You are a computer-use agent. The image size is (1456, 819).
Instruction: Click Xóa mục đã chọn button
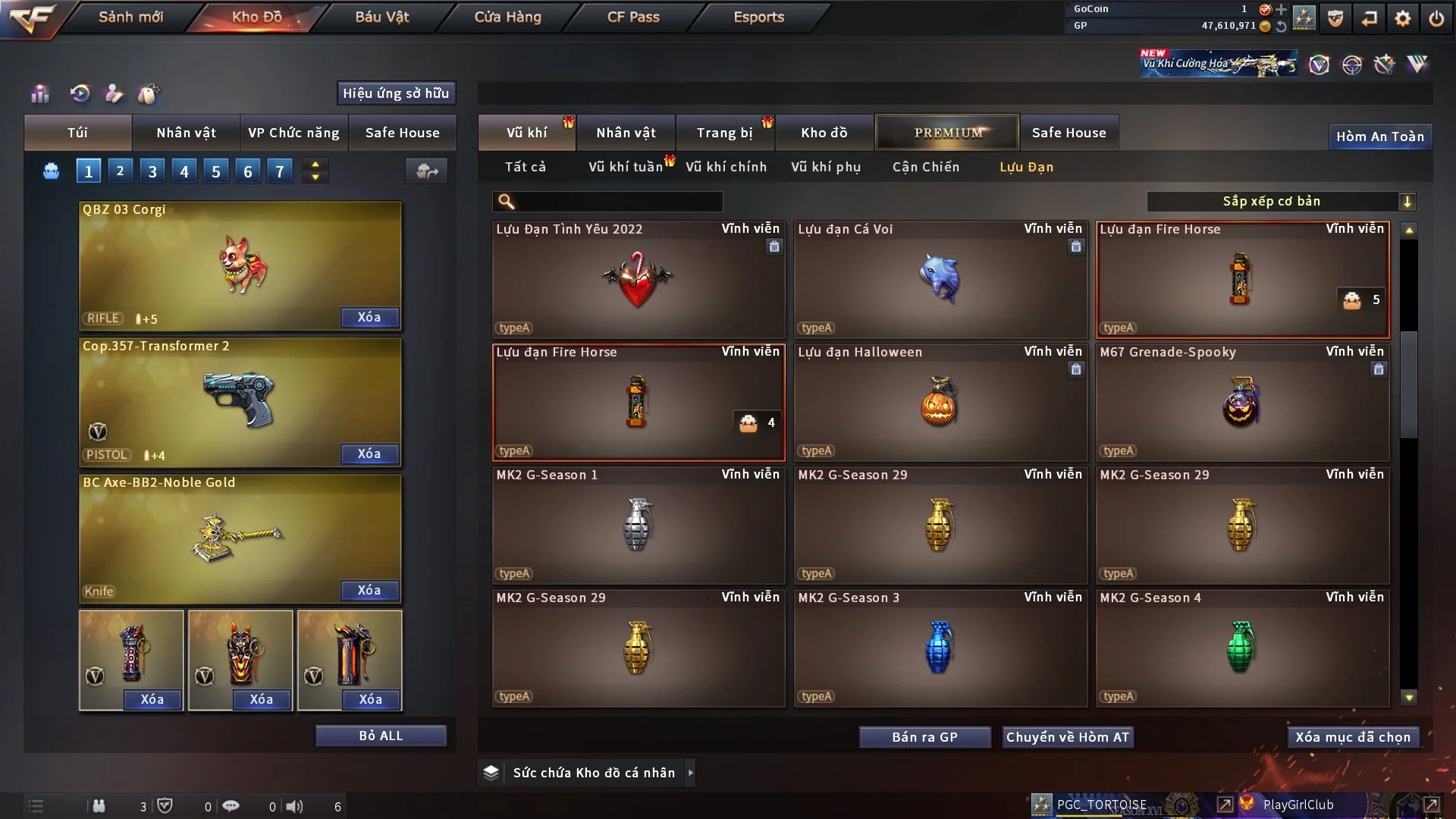(x=1352, y=737)
